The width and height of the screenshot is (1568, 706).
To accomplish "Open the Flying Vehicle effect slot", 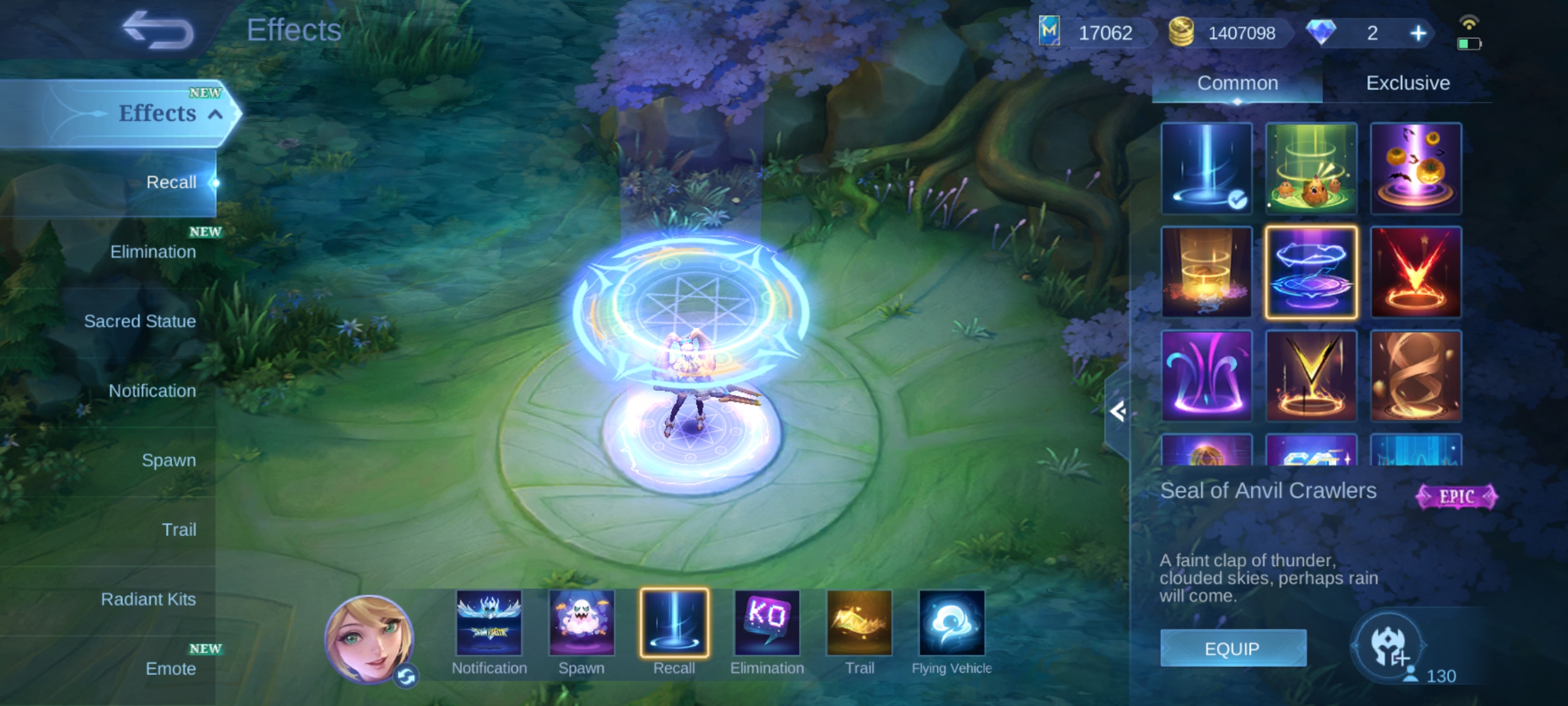I will pos(951,623).
